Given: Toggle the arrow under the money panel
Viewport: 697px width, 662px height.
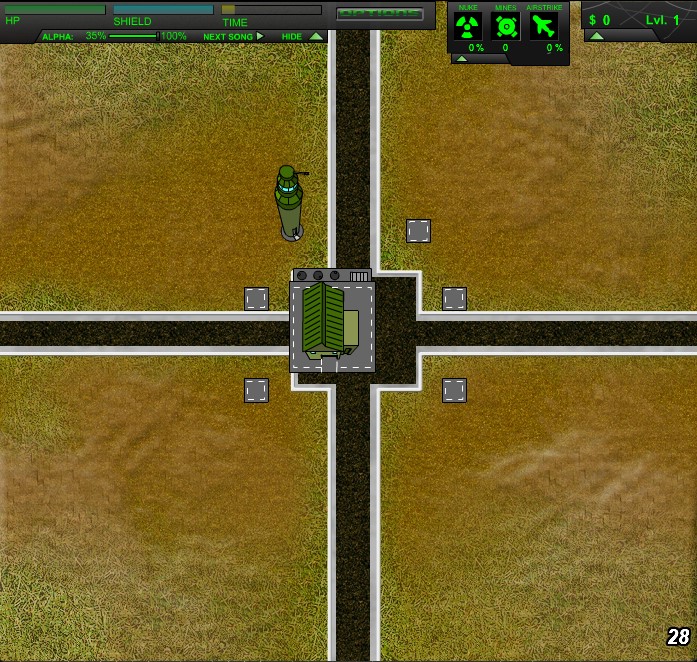Looking at the screenshot, I should pyautogui.click(x=597, y=36).
